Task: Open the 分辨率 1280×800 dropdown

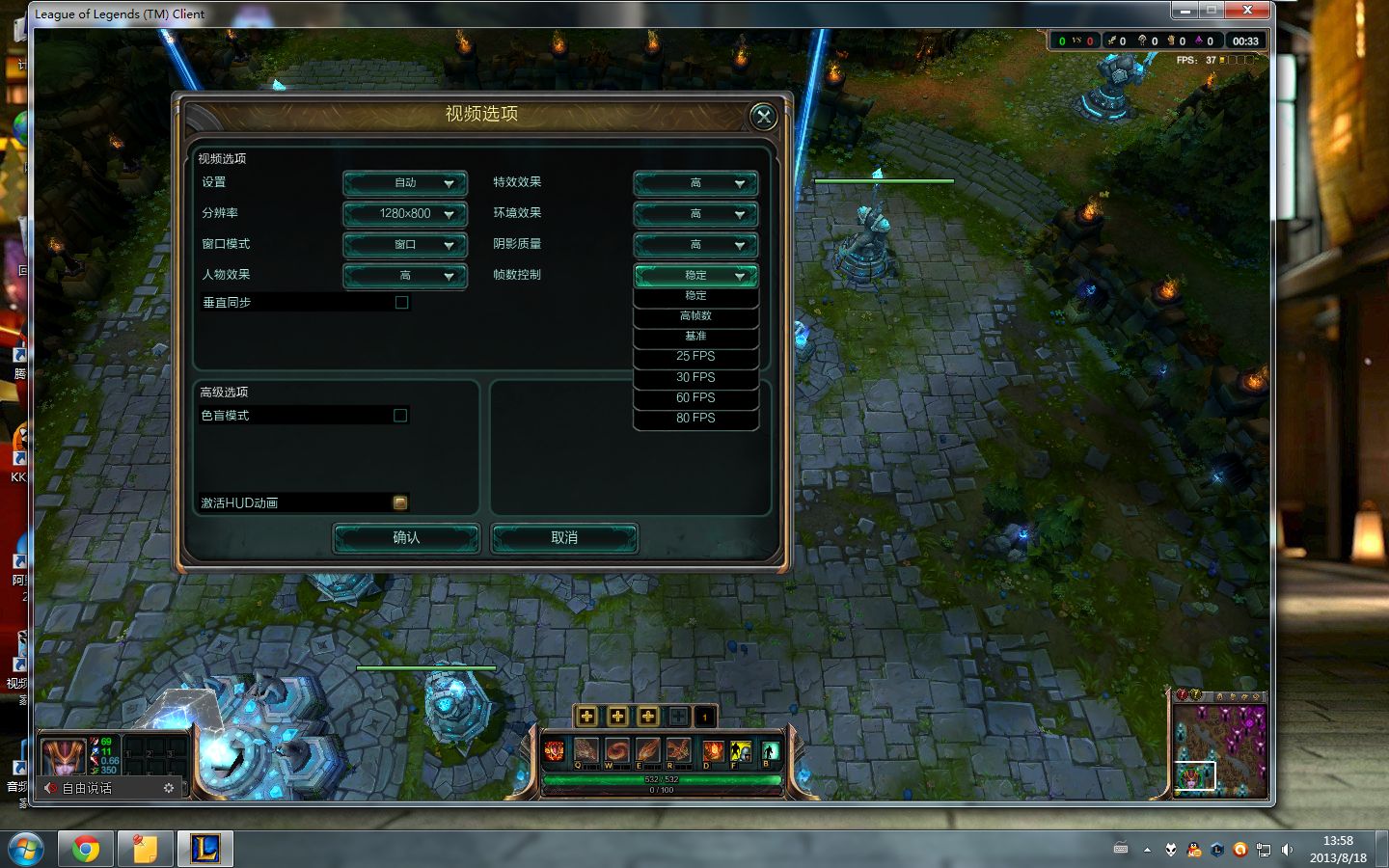Action: click(x=405, y=214)
